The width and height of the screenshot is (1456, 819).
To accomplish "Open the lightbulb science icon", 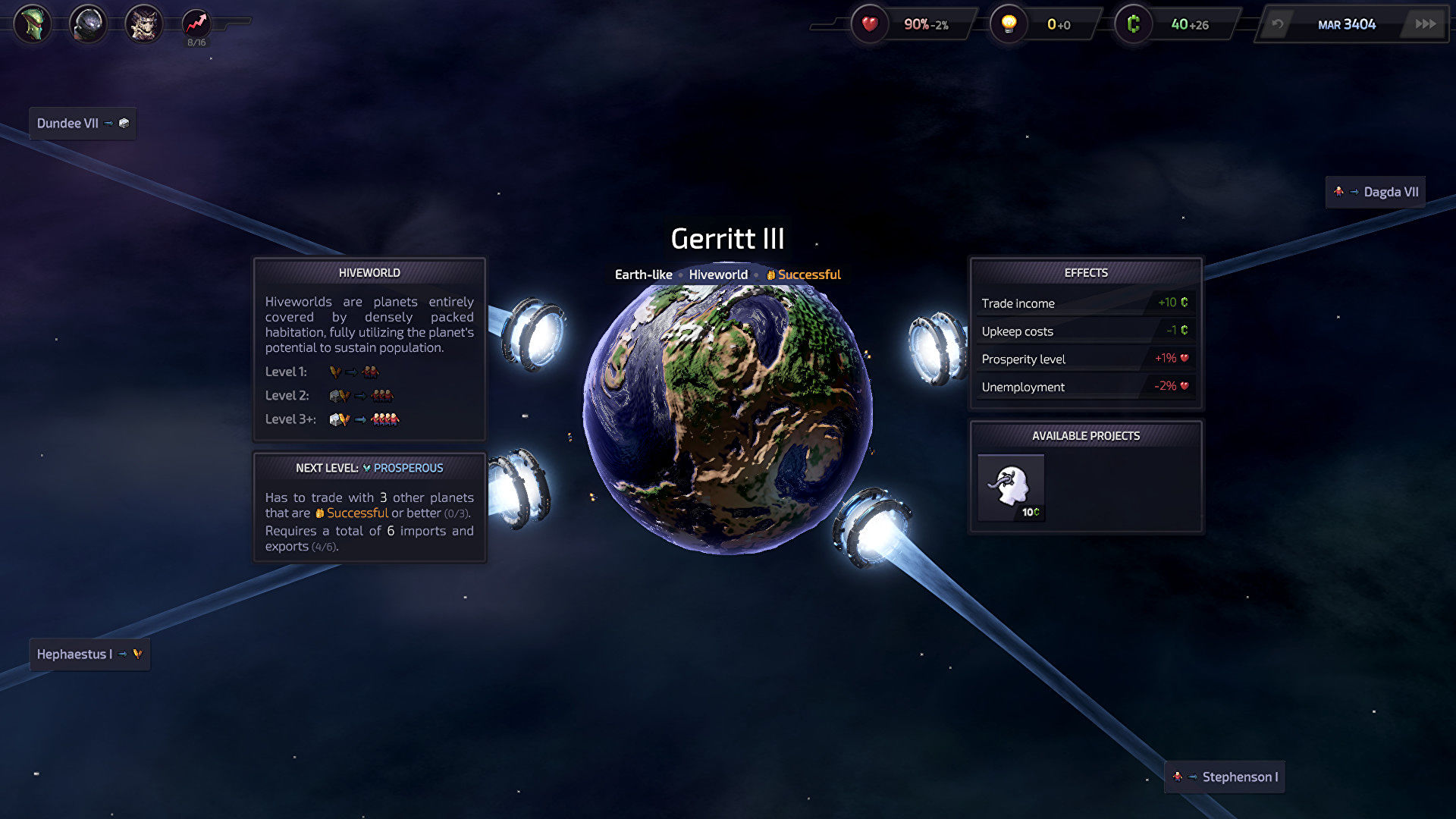I will click(1009, 24).
